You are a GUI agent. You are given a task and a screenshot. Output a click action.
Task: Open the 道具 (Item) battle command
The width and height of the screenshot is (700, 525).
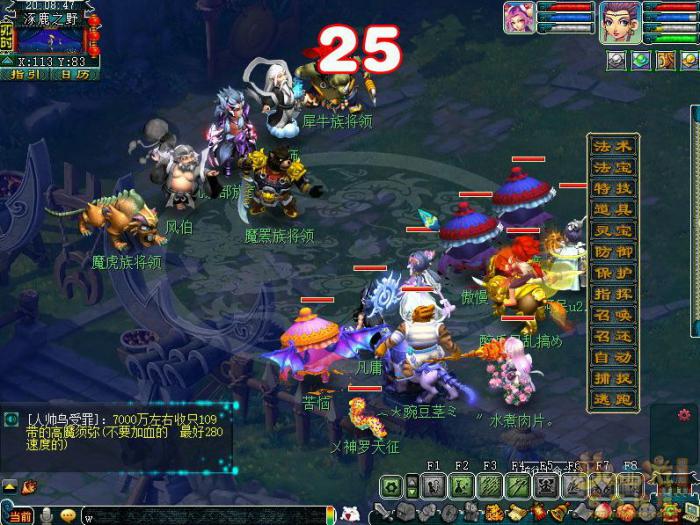(x=613, y=209)
